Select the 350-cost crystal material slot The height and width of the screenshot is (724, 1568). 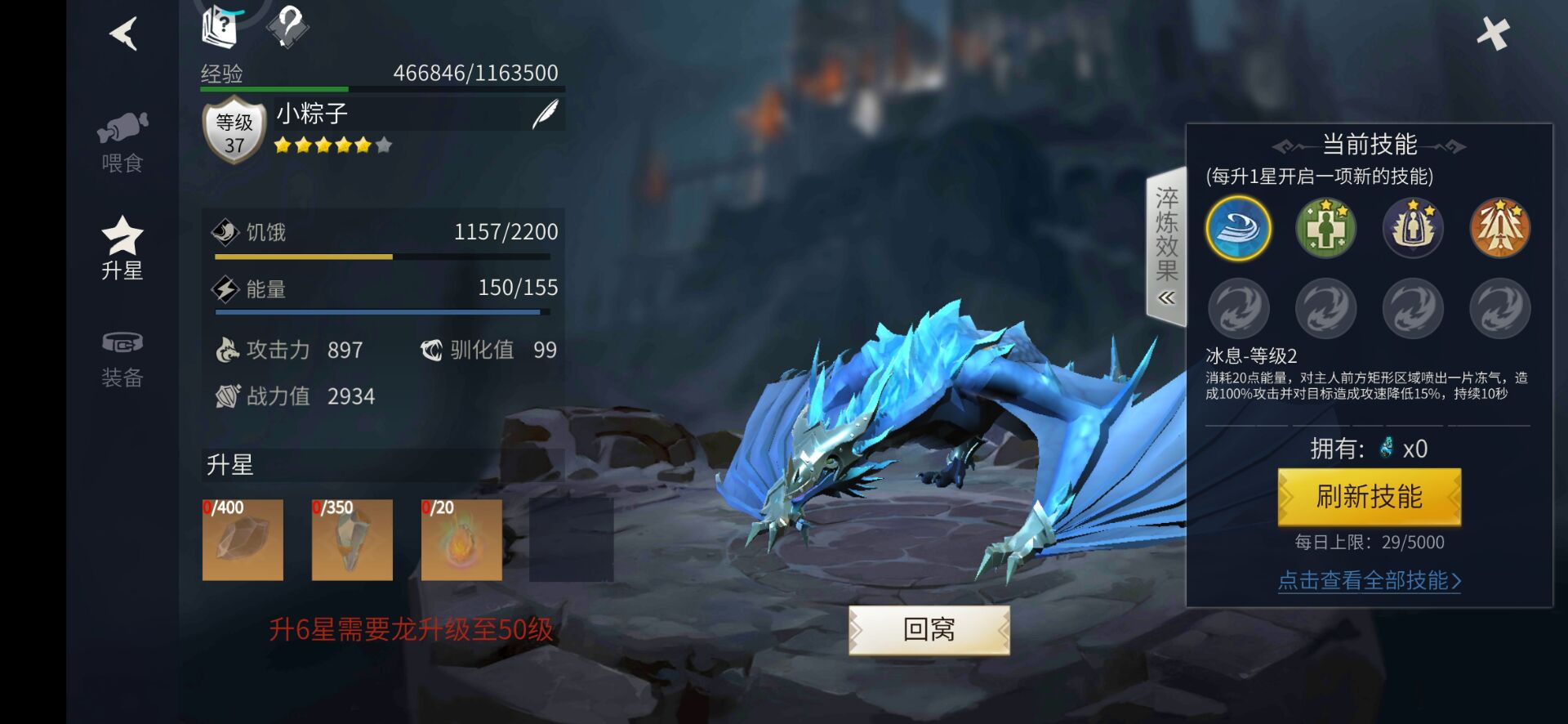pyautogui.click(x=352, y=540)
